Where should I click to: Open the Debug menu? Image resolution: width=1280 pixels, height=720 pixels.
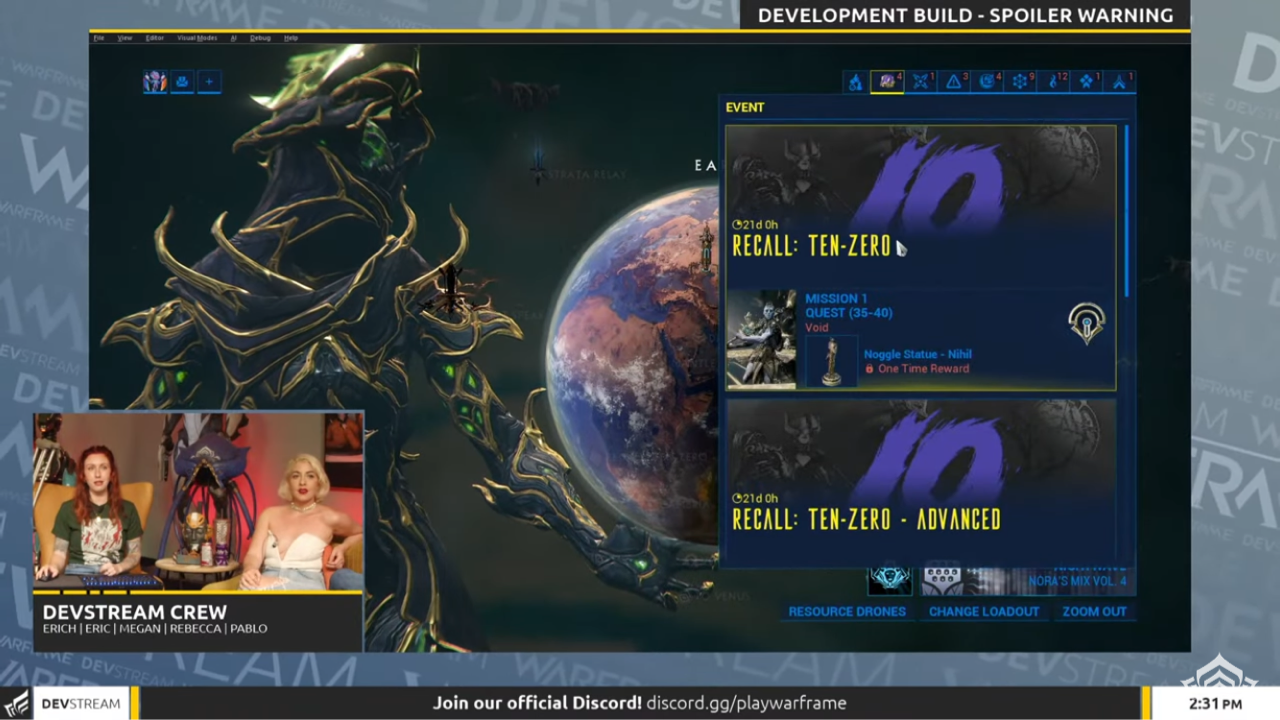point(260,38)
